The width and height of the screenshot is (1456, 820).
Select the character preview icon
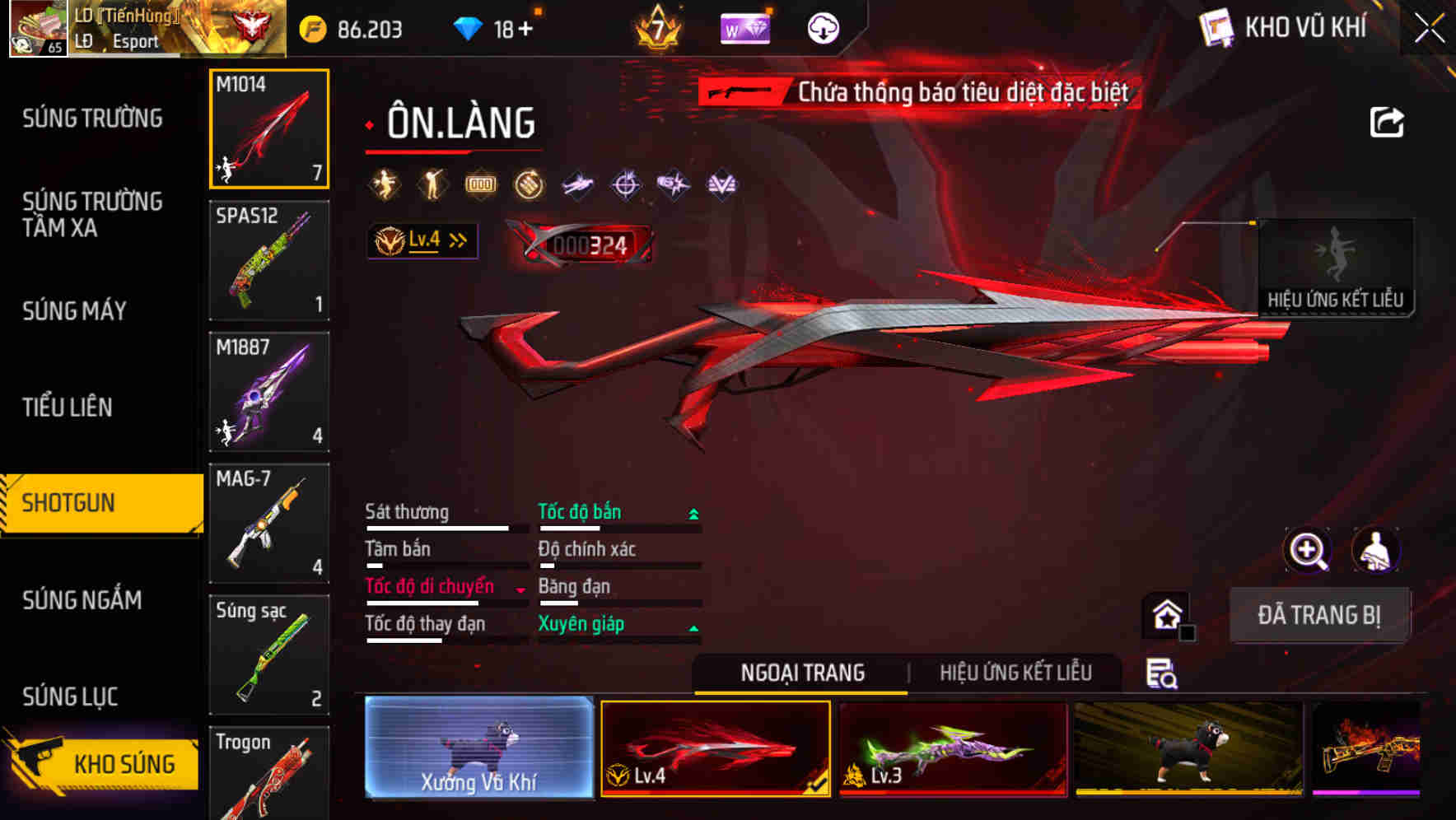tap(1376, 550)
